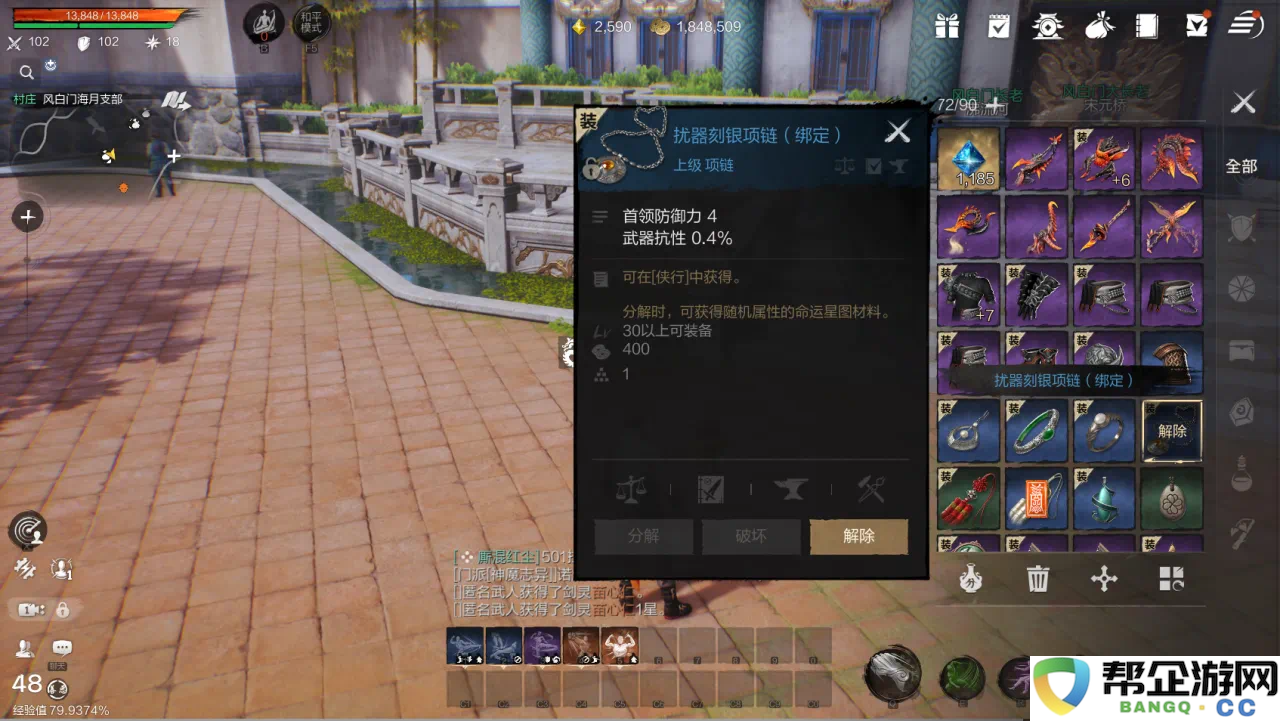Image resolution: width=1280 pixels, height=721 pixels.
Task: Toggle the scale checkbox beside the item name
Action: coord(845,166)
